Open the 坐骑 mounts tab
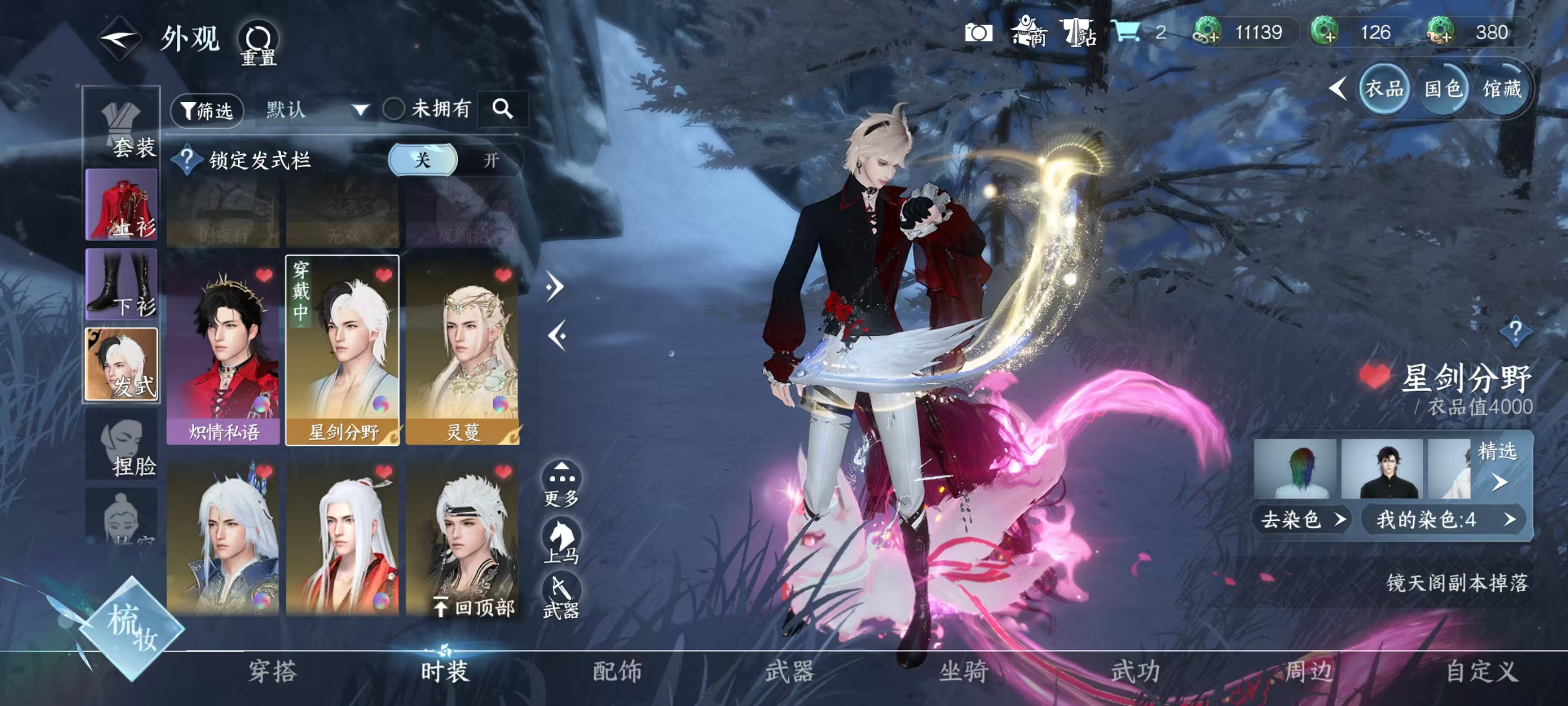Screen dimensions: 1568x706 [963, 671]
